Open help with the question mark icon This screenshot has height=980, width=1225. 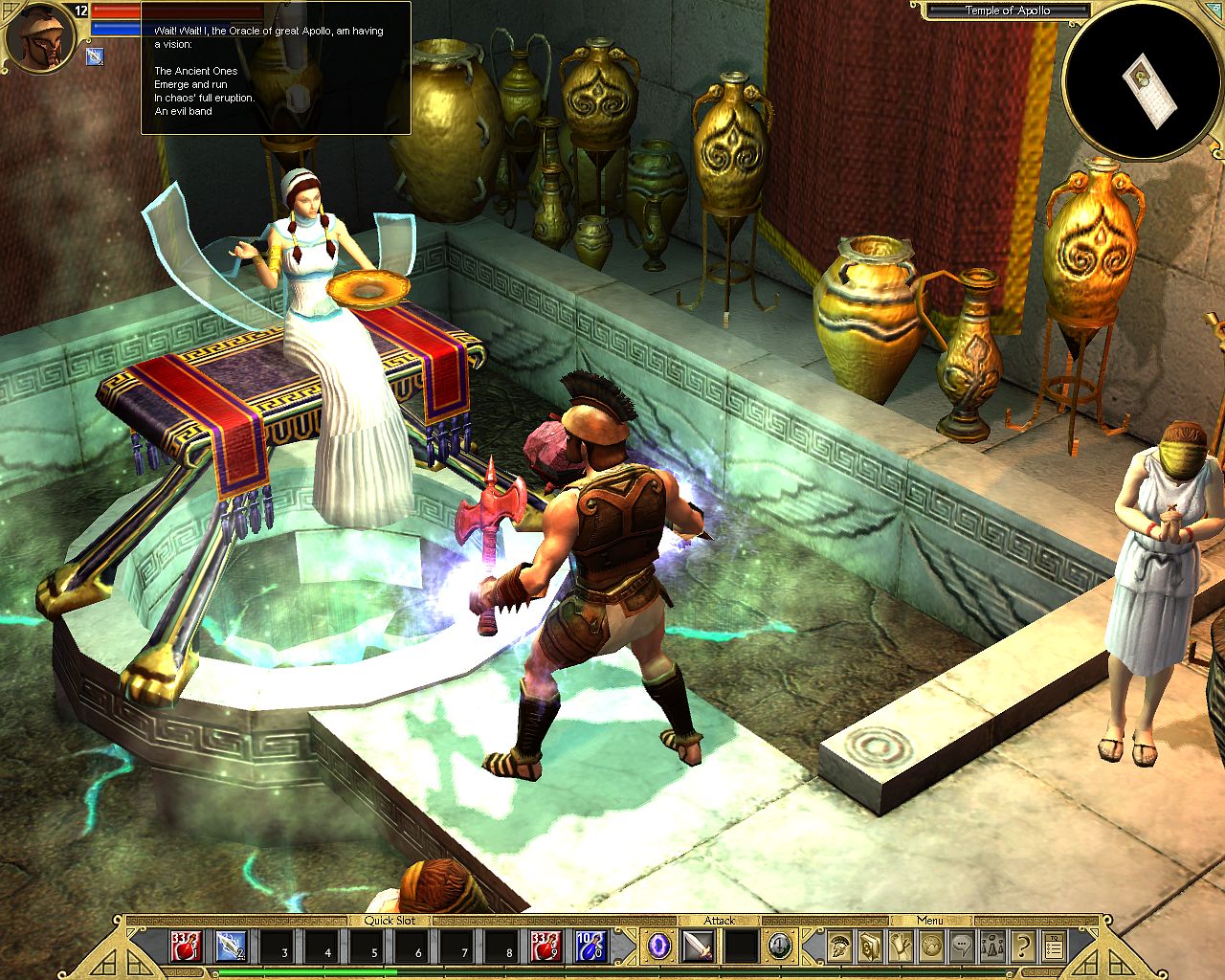[x=1022, y=947]
